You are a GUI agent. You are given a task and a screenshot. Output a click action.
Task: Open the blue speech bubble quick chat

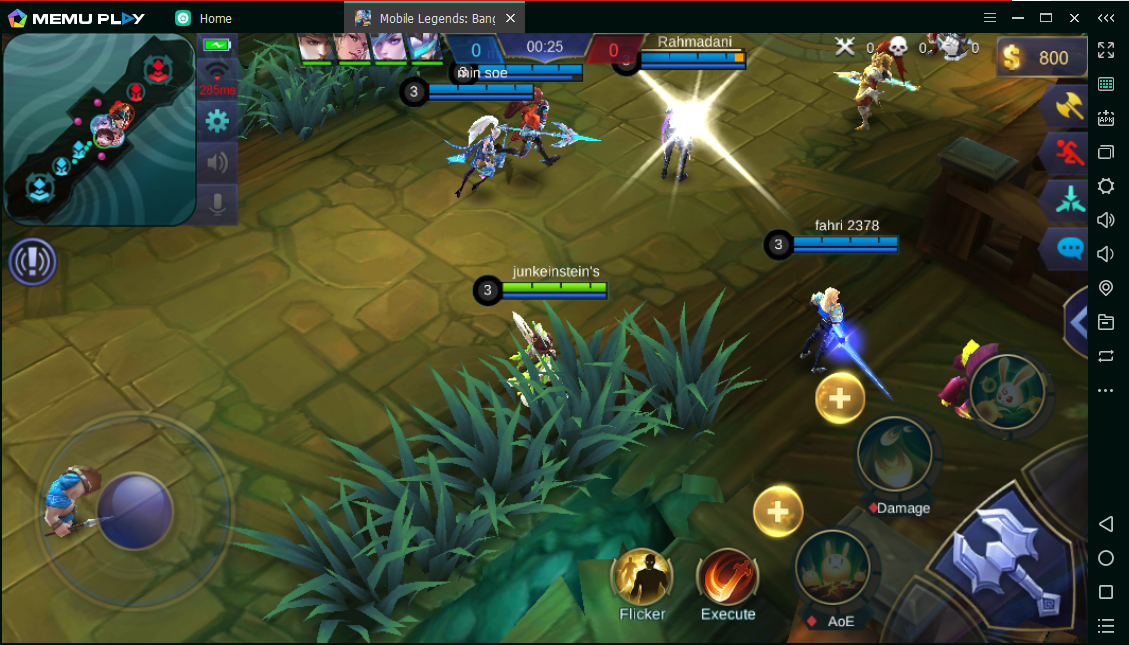(1069, 247)
